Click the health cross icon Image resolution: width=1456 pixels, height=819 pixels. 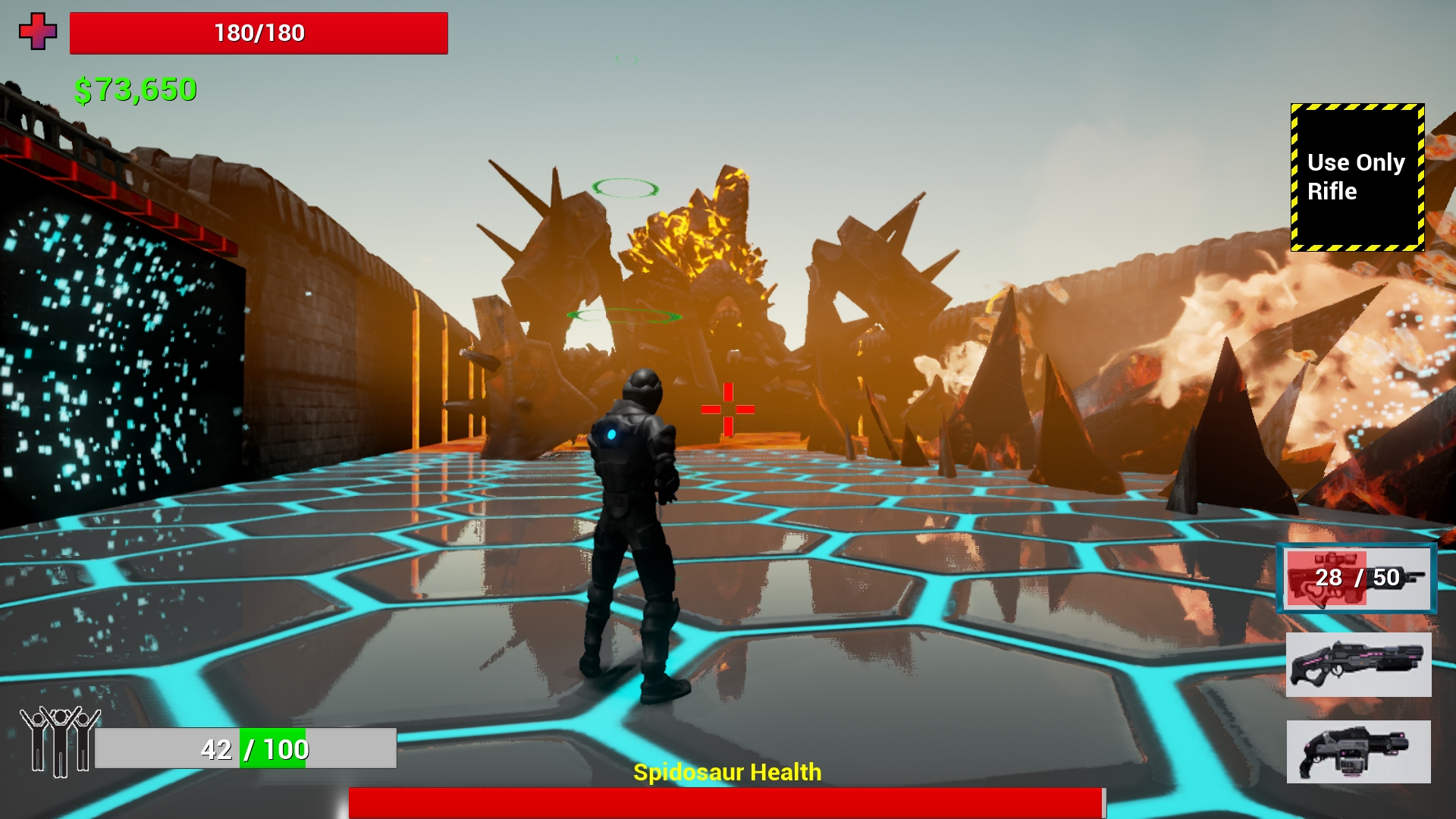tap(39, 33)
